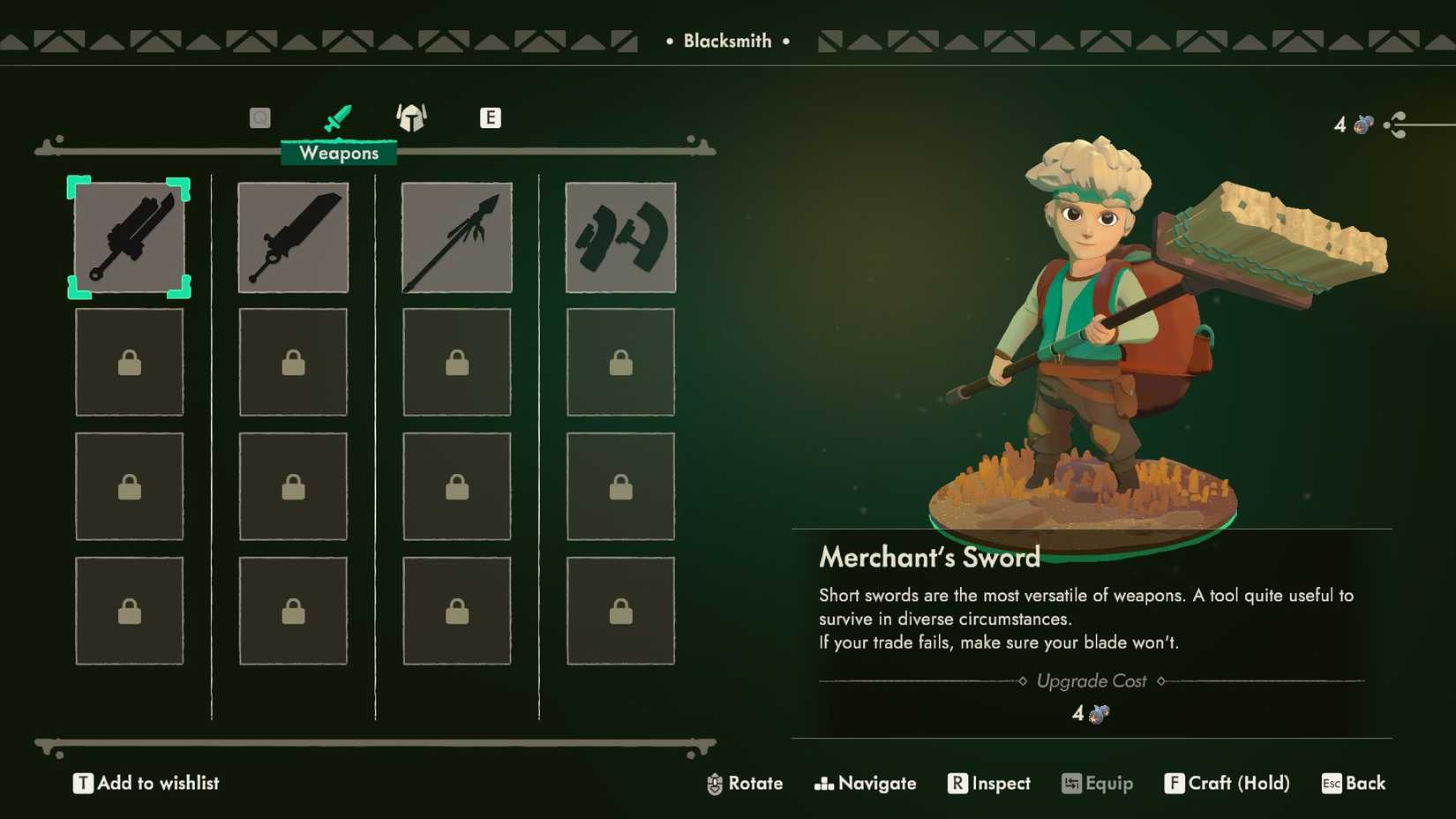Viewport: 1456px width, 819px height.
Task: Click the Rotate controller icon
Action: (713, 783)
